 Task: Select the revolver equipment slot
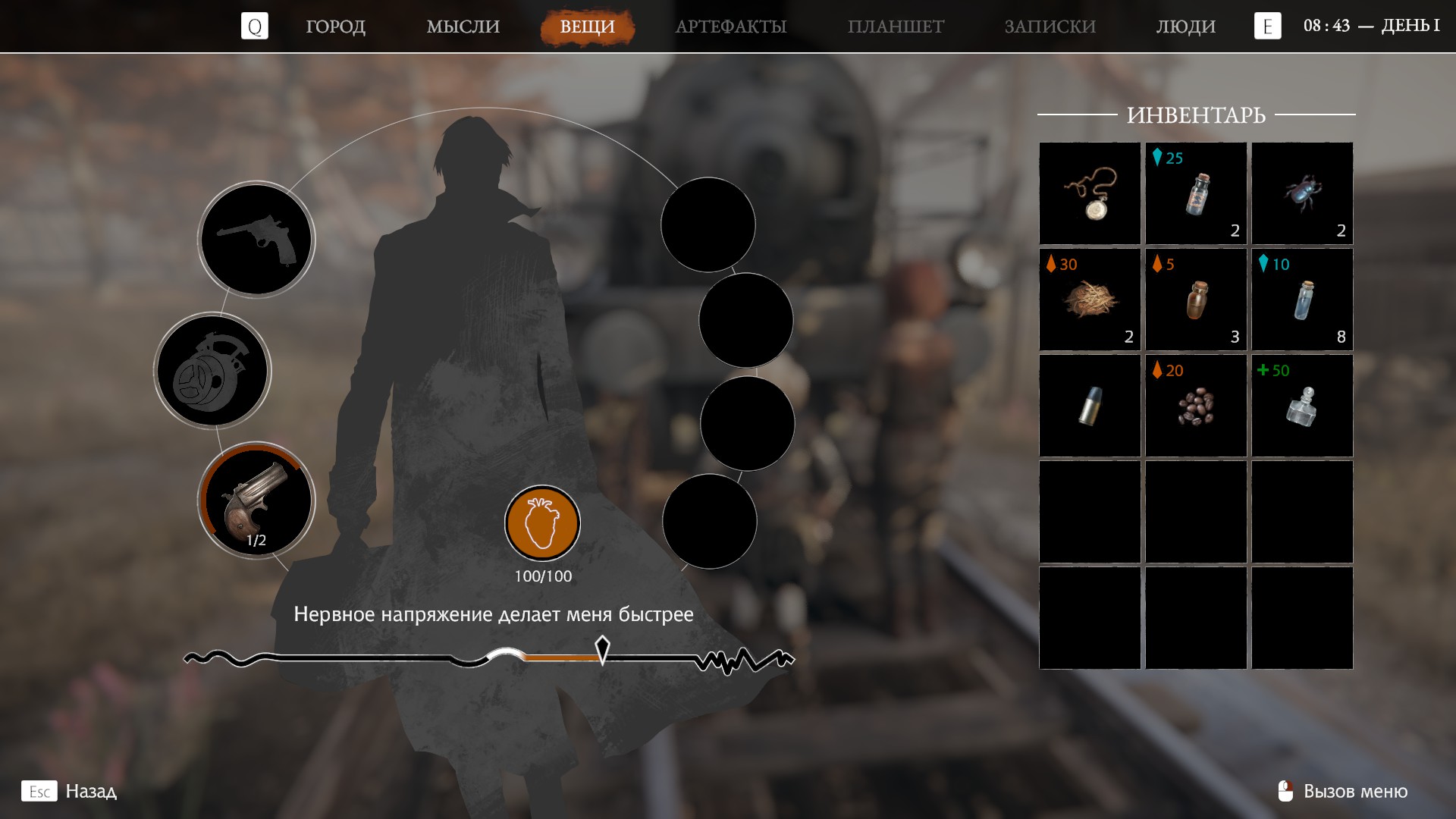coord(256,240)
